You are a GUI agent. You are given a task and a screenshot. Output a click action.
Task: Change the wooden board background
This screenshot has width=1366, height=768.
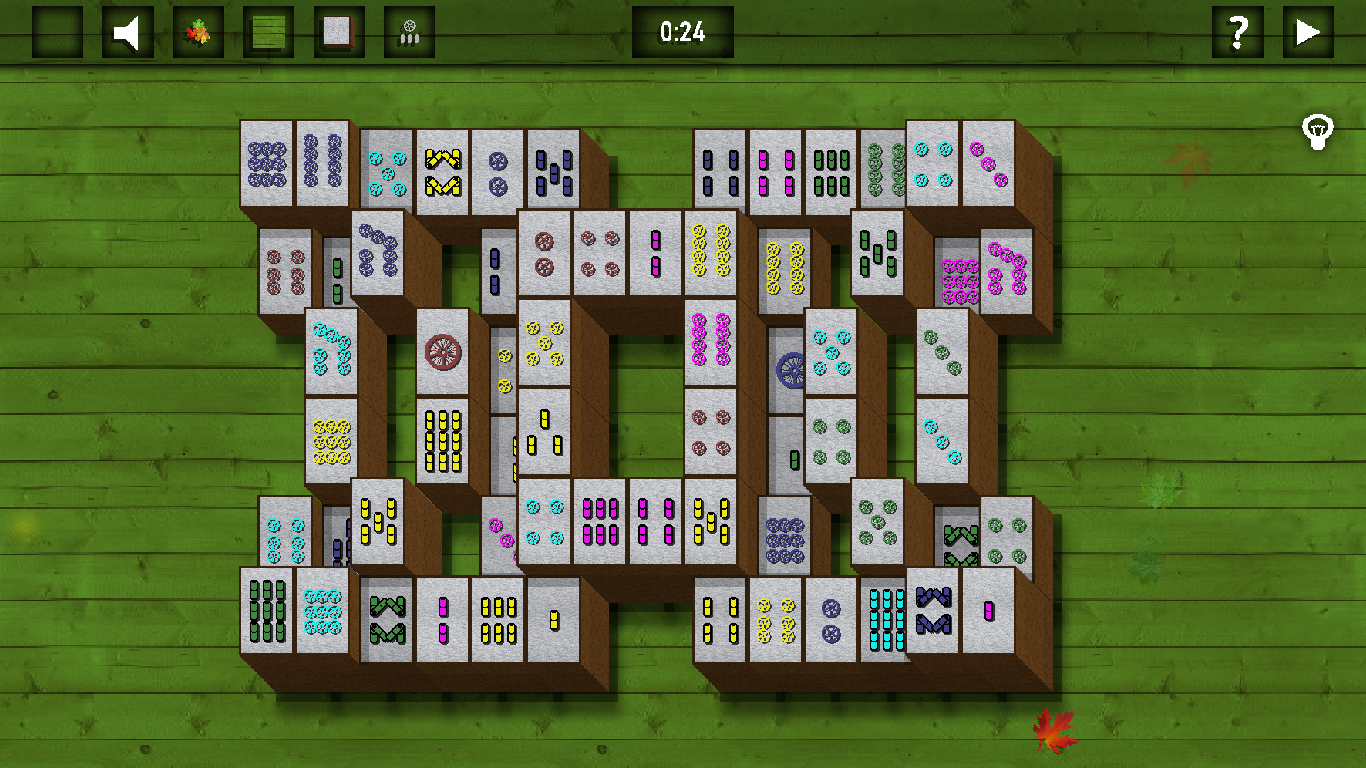267,31
